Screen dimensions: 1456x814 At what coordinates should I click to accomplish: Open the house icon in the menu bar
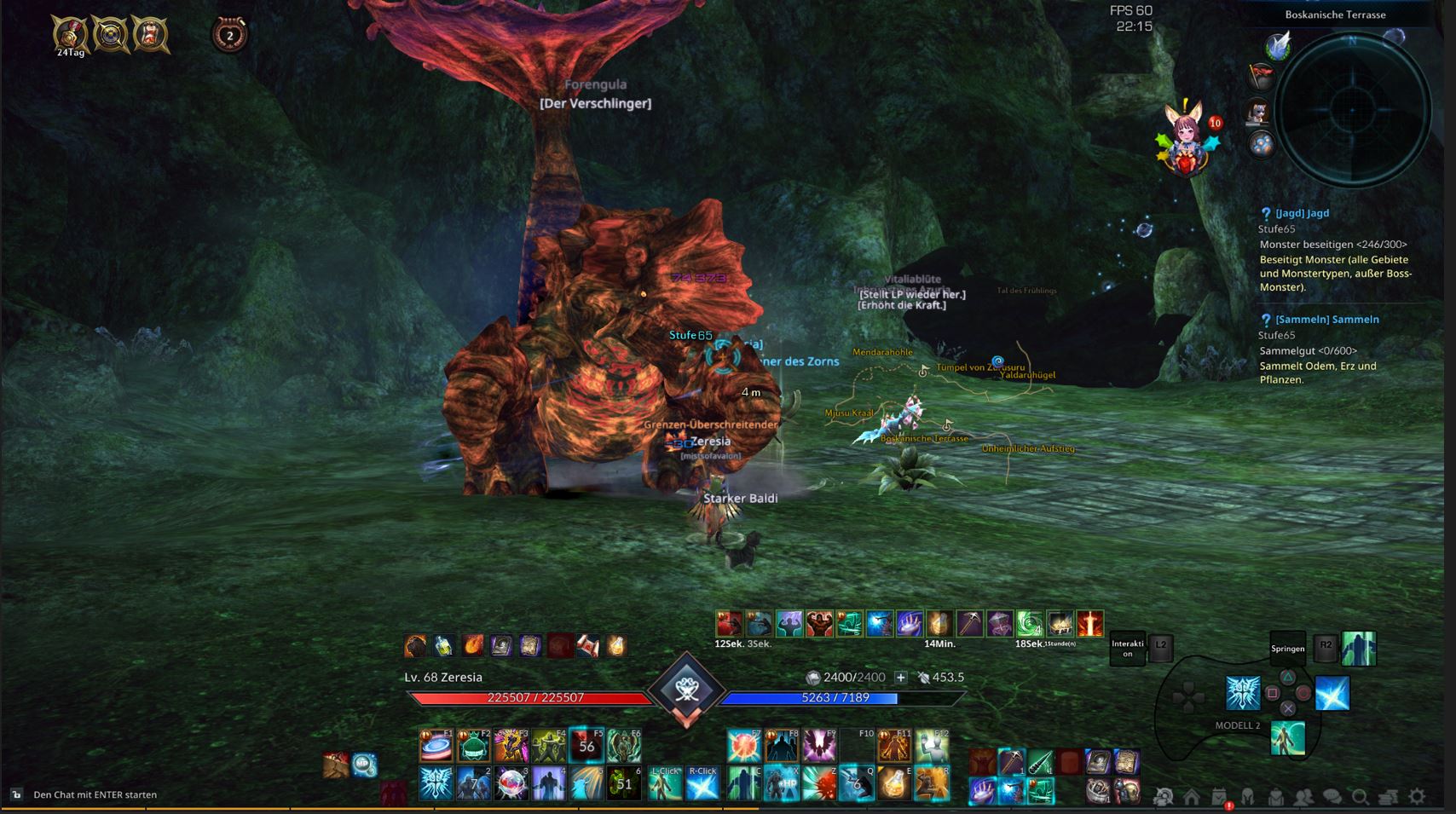1191,797
